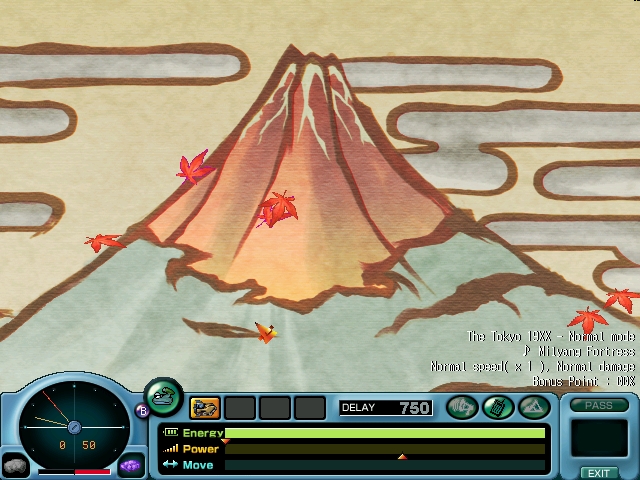
Task: Choose the gray rock weapon icon
Action: [x=15, y=465]
